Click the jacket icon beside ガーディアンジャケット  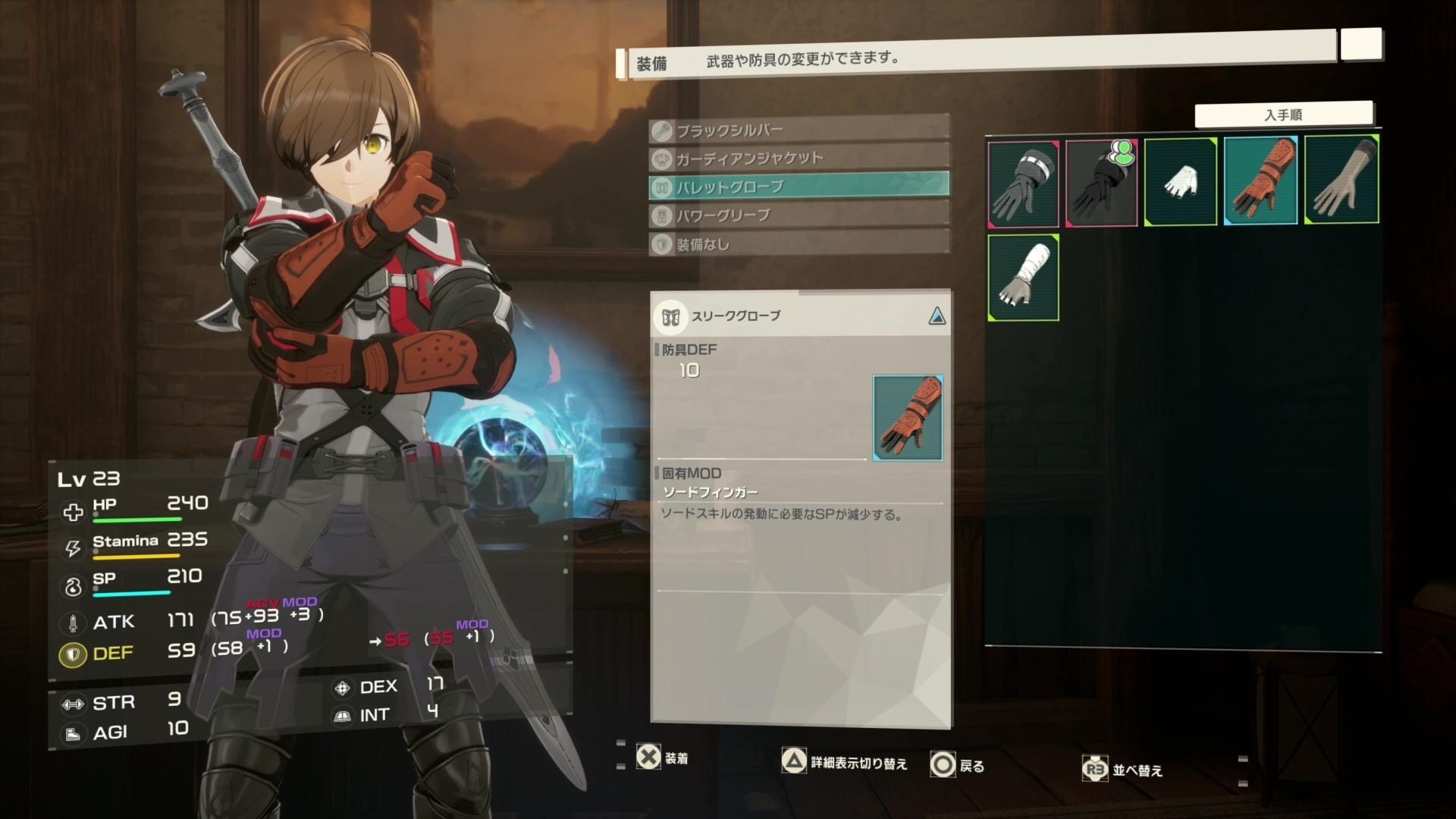(661, 158)
